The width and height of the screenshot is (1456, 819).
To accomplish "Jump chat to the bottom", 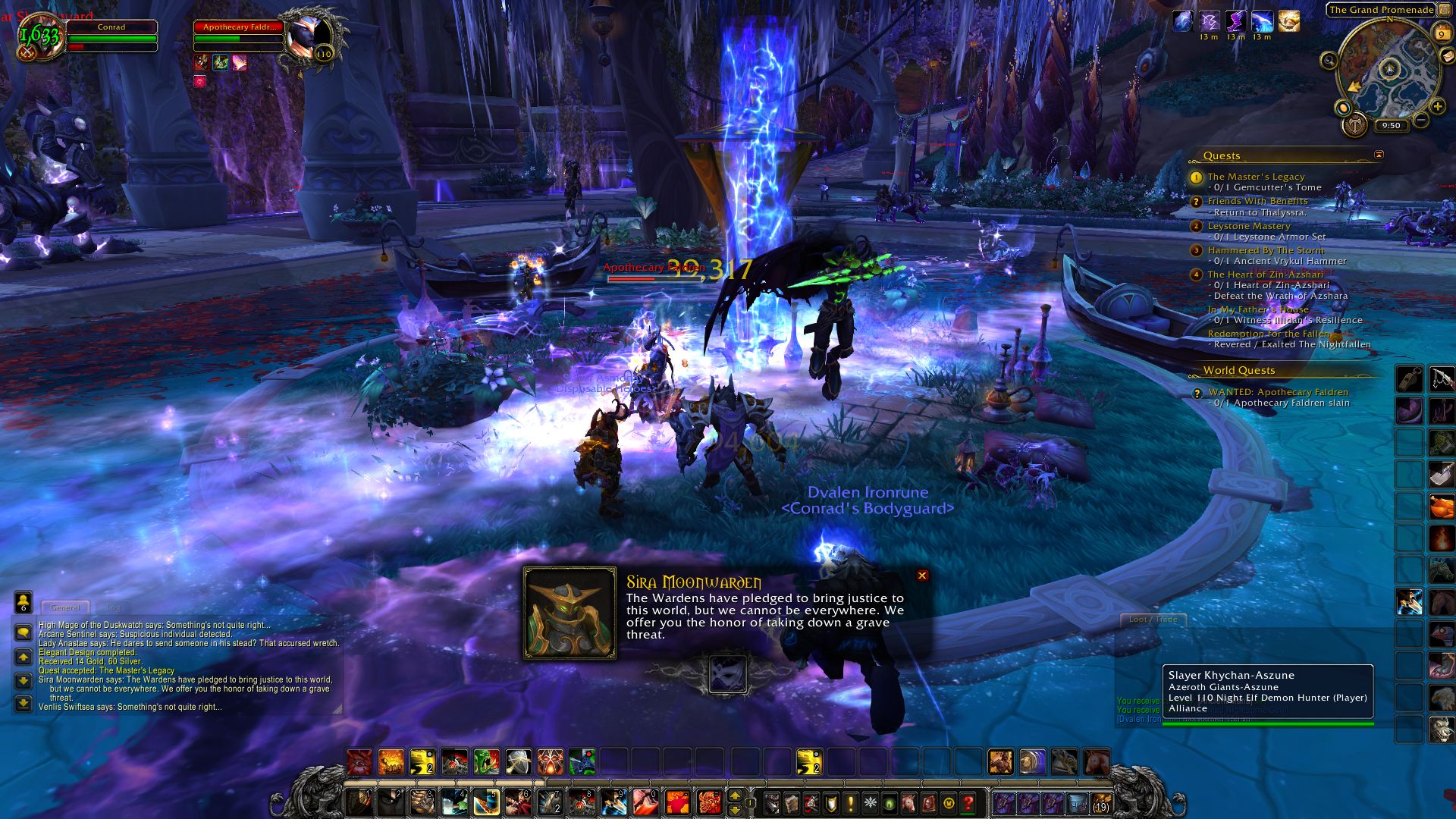I will (24, 704).
